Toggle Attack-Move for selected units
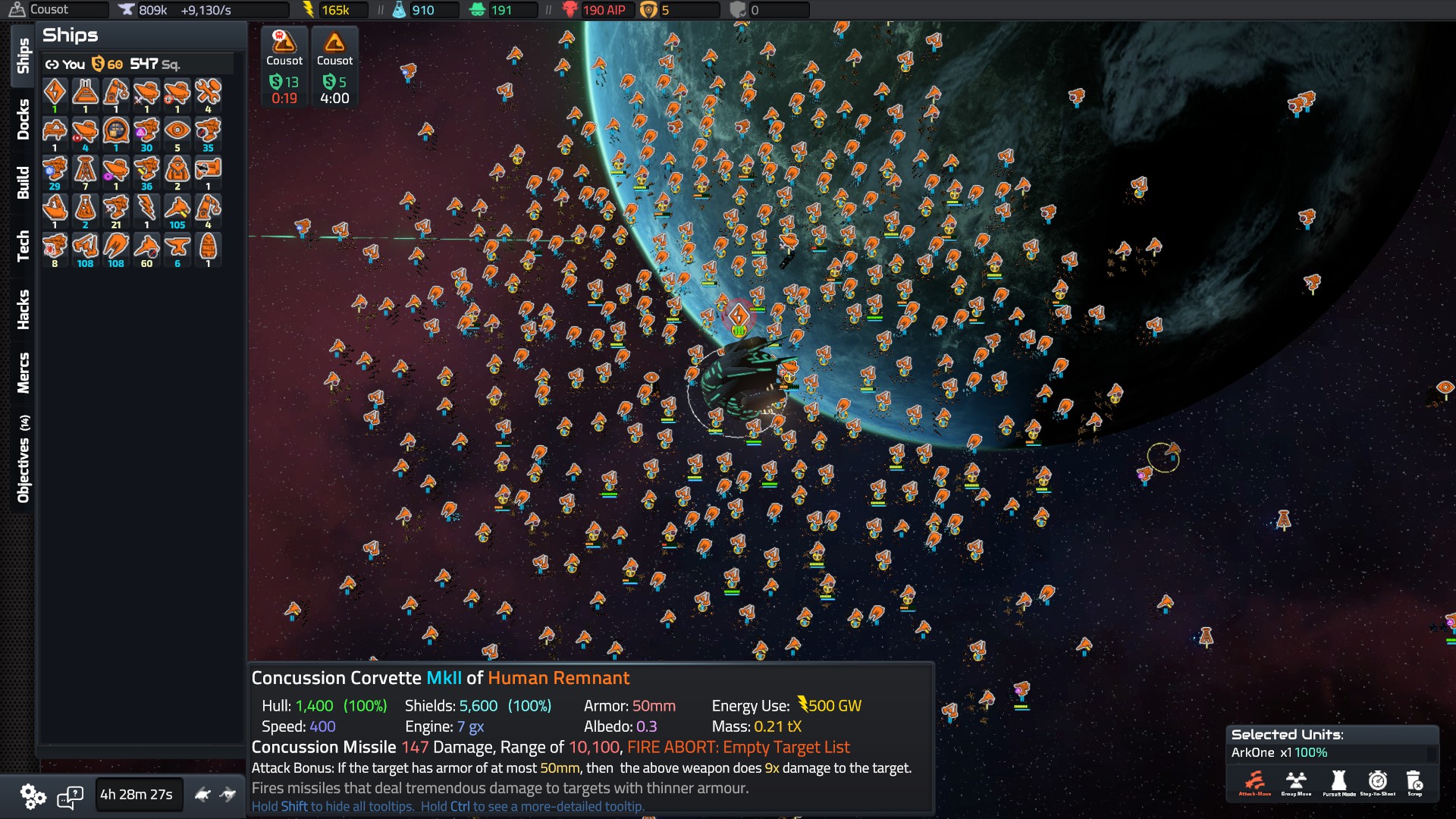Screen dimensions: 1456x819 1254,782
